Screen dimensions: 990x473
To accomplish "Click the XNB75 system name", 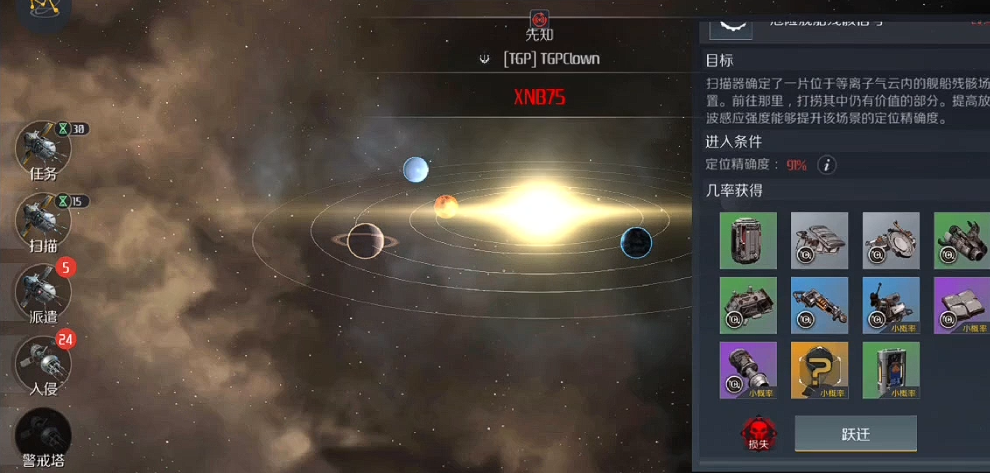I will pyautogui.click(x=539, y=98).
